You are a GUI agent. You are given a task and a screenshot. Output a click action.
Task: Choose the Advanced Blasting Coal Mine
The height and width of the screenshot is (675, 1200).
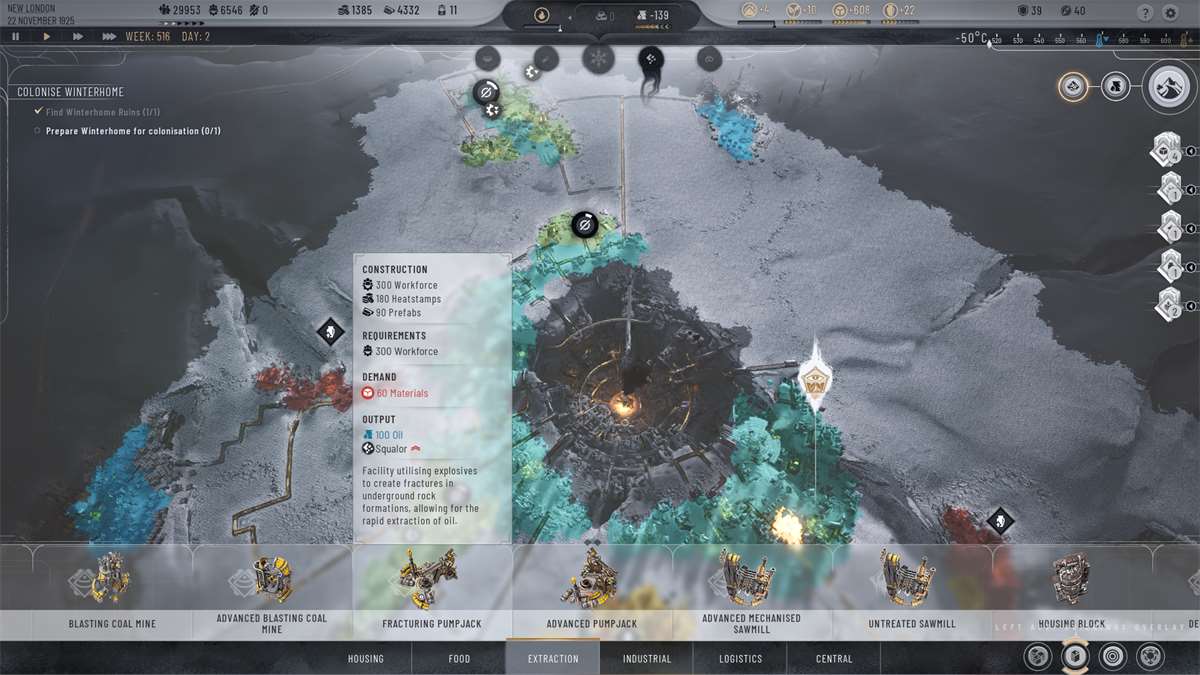pyautogui.click(x=271, y=590)
